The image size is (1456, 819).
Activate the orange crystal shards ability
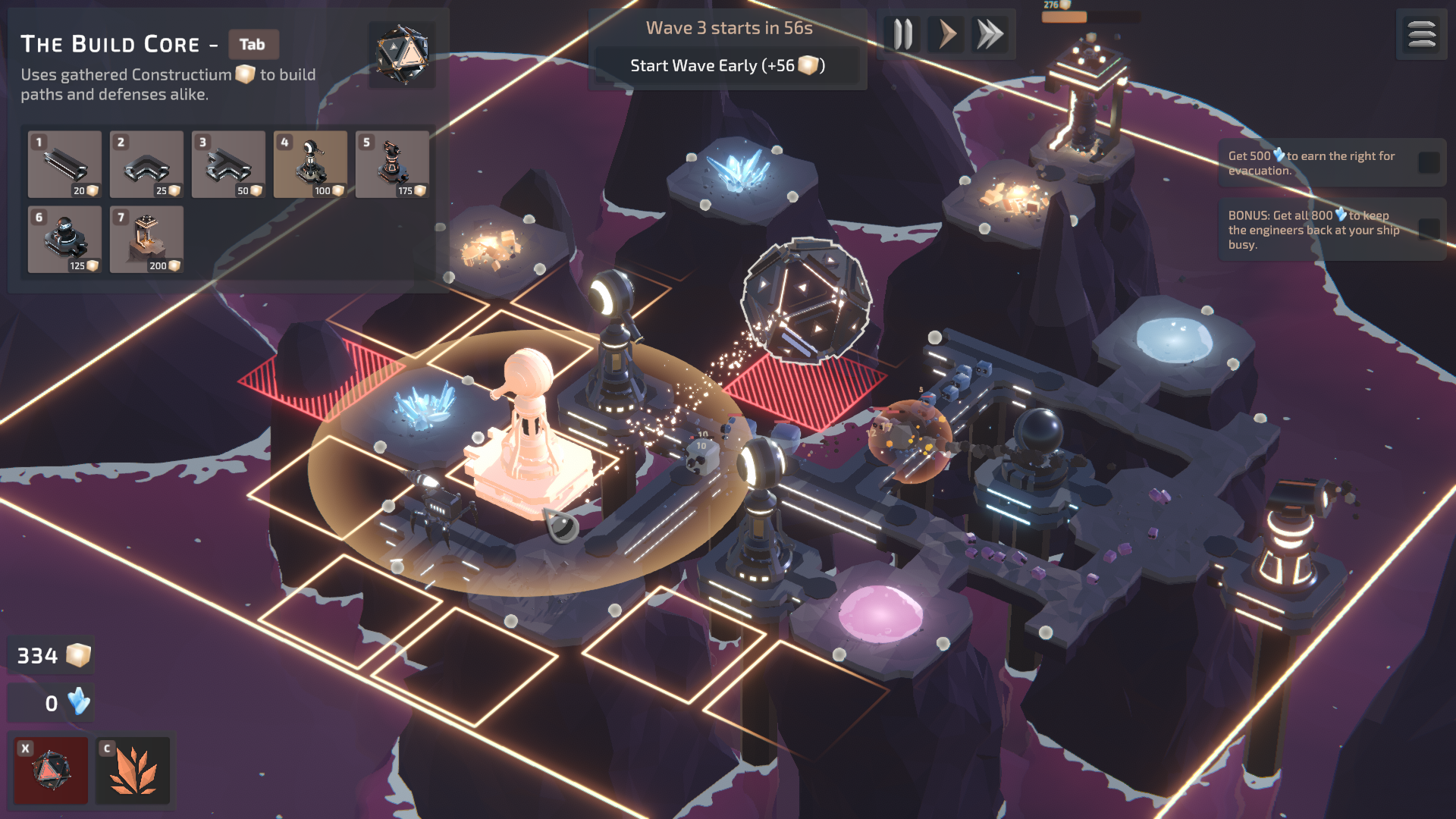coord(133,770)
